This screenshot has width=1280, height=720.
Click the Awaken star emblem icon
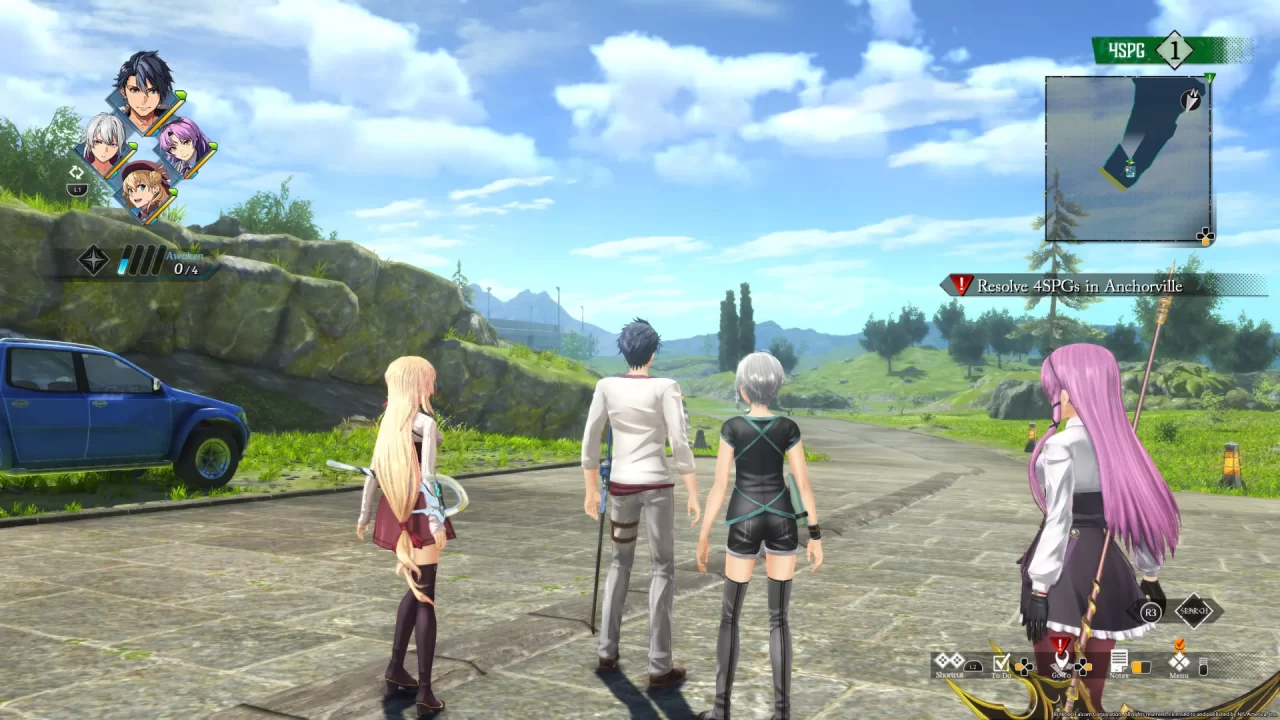pos(93,259)
